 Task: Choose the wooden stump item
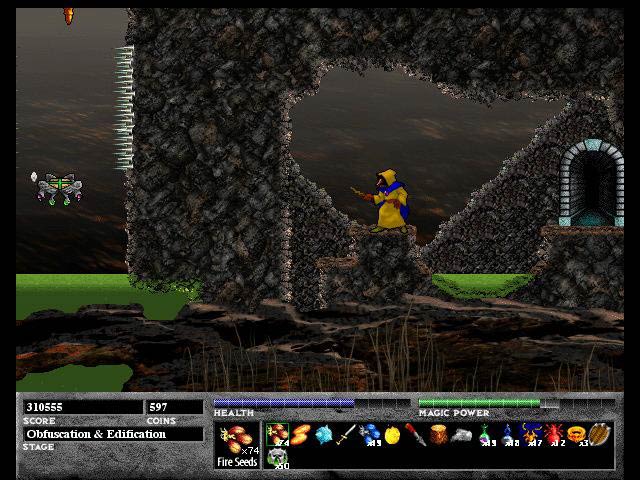[x=438, y=434]
